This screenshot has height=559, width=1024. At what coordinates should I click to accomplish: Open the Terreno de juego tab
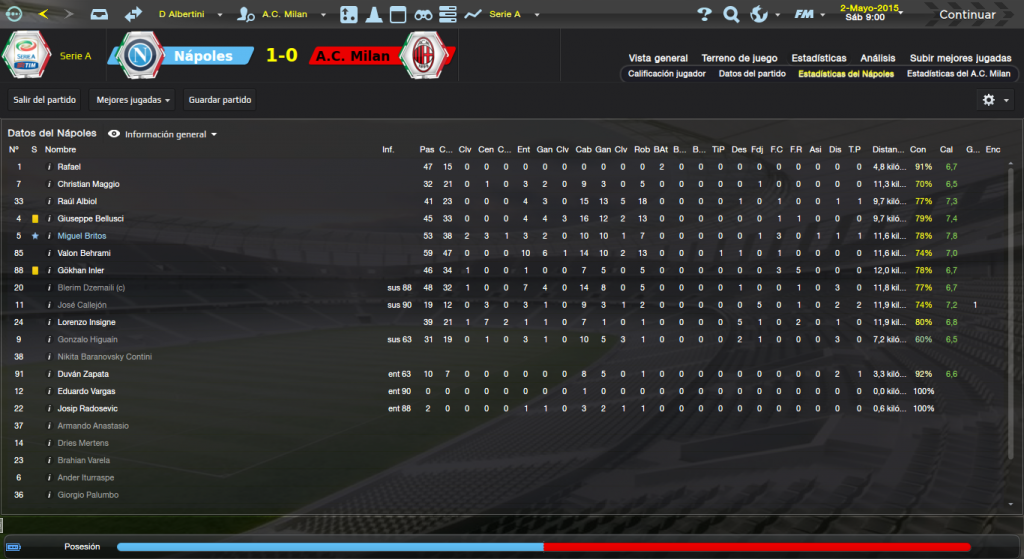pyautogui.click(x=739, y=58)
